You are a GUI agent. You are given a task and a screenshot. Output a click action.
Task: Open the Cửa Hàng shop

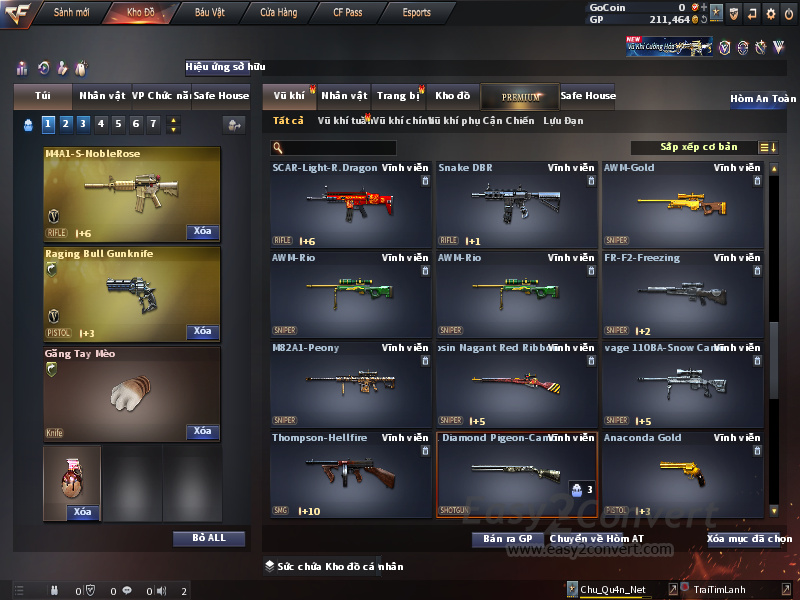tap(278, 13)
